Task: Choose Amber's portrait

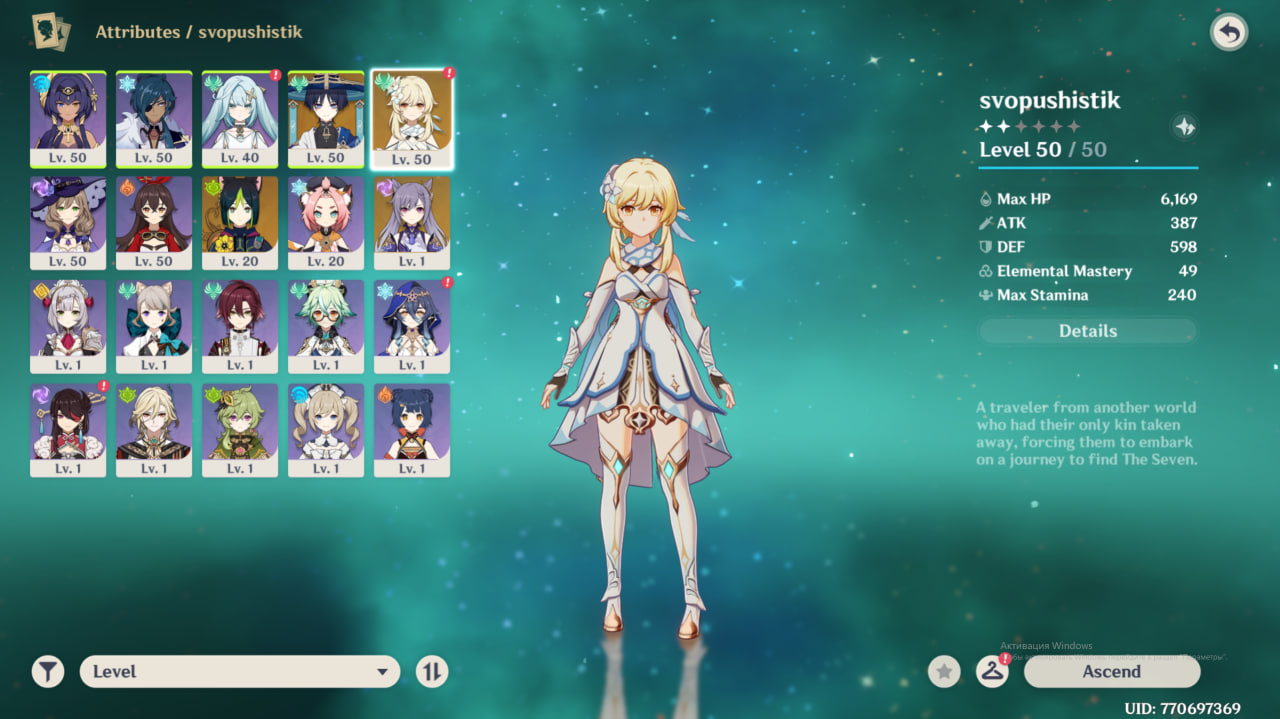Action: pos(154,222)
